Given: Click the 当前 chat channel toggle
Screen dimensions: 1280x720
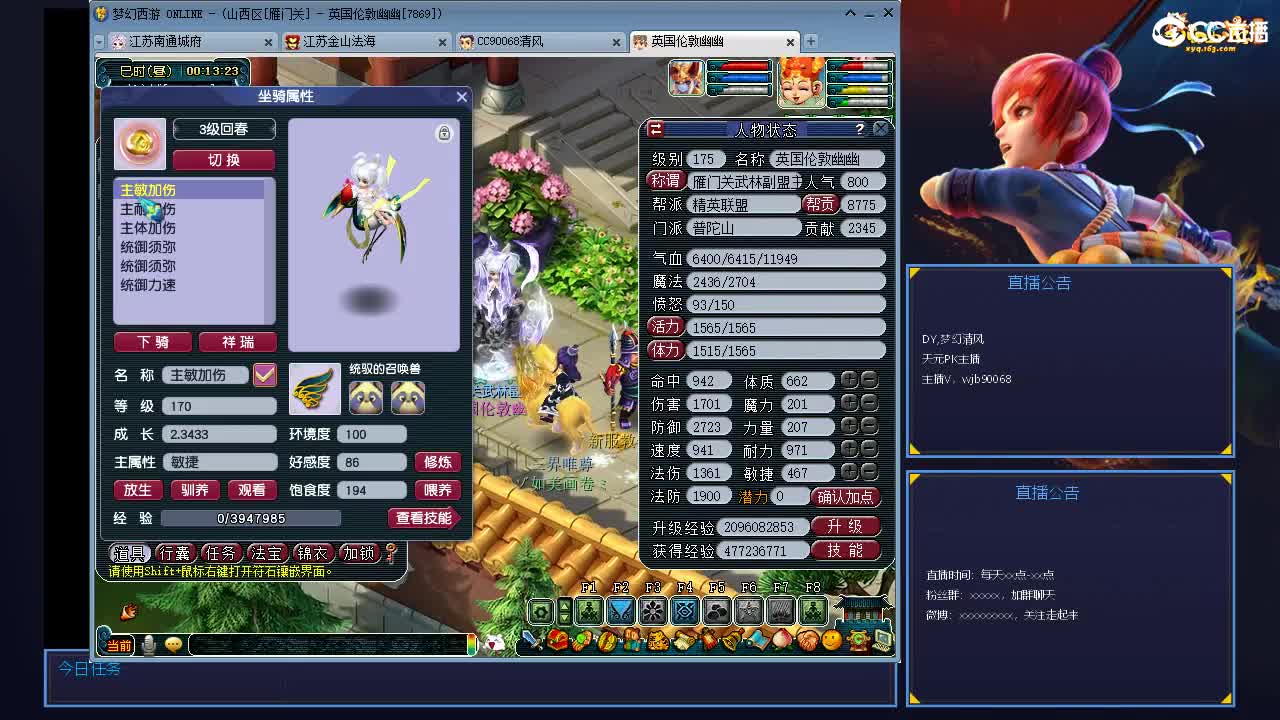Looking at the screenshot, I should pyautogui.click(x=119, y=645).
